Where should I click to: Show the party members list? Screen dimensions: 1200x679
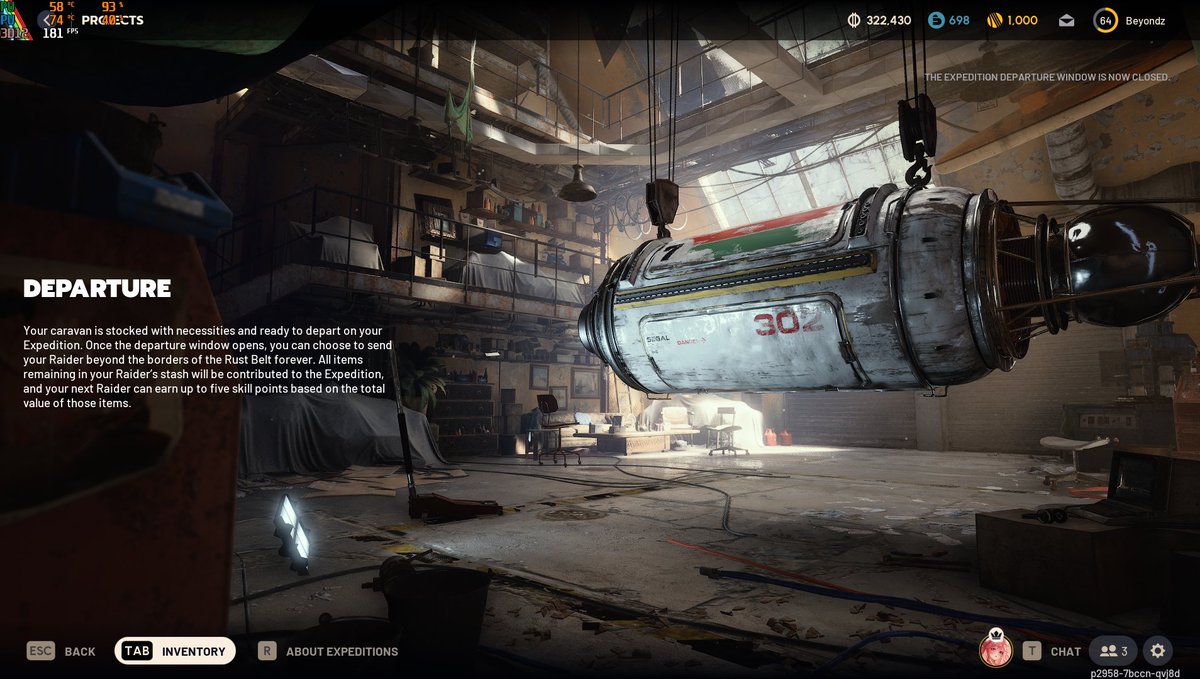tap(1113, 651)
